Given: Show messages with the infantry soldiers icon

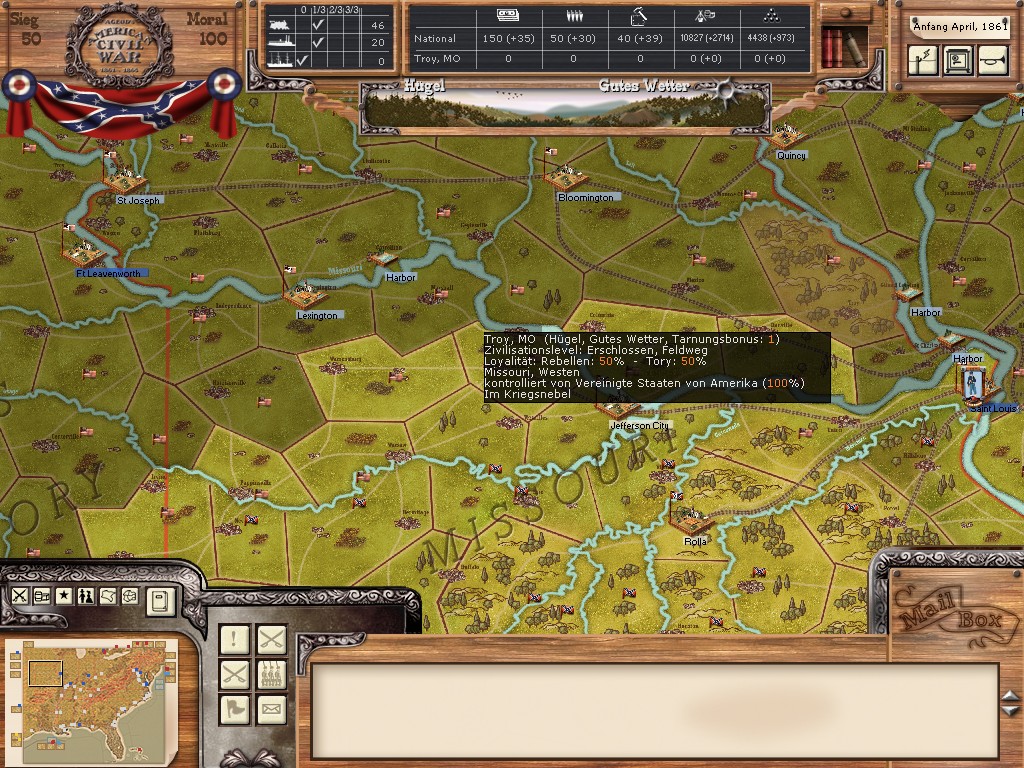Looking at the screenshot, I should [271, 674].
